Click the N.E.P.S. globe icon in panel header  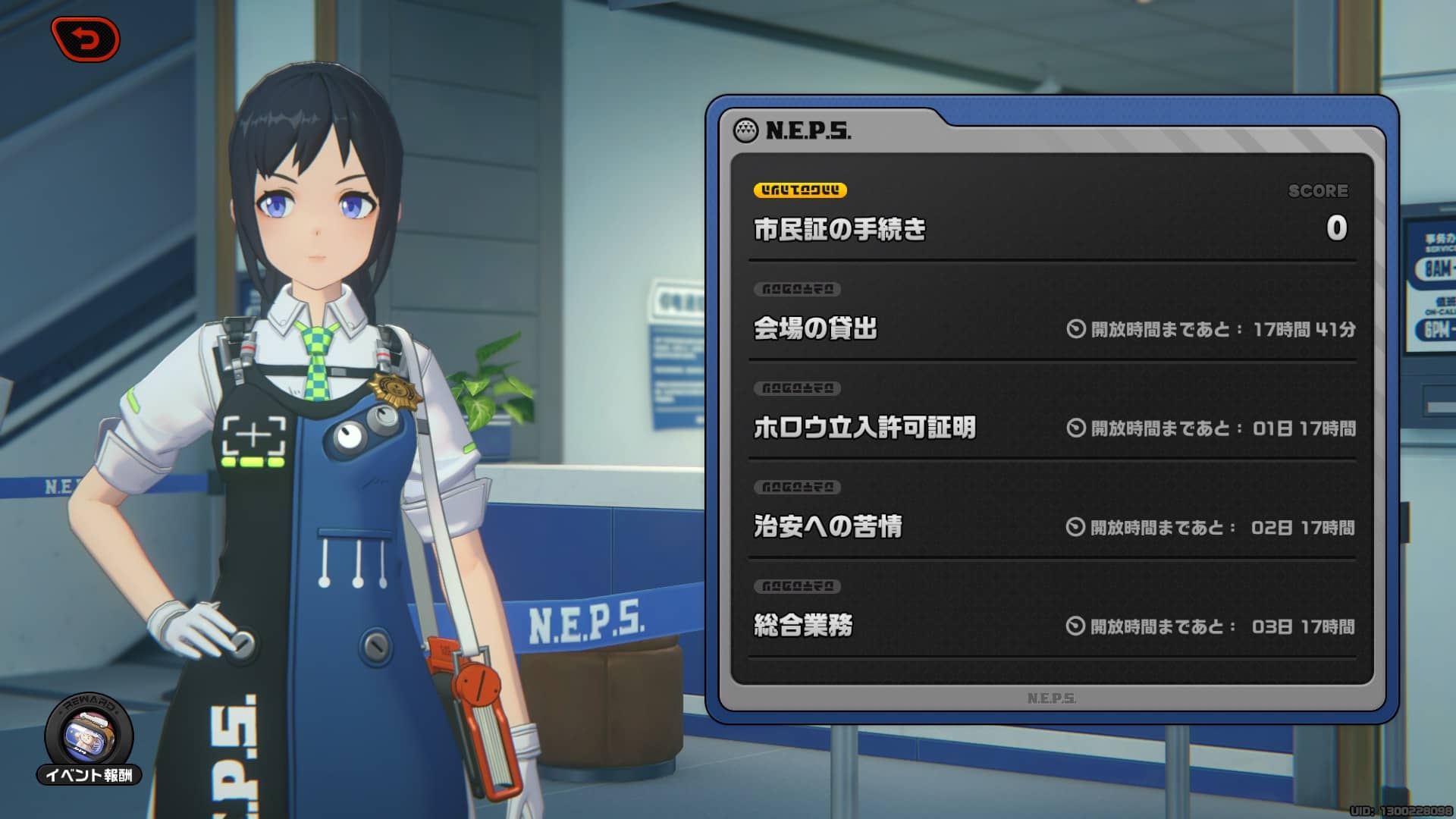point(745,129)
